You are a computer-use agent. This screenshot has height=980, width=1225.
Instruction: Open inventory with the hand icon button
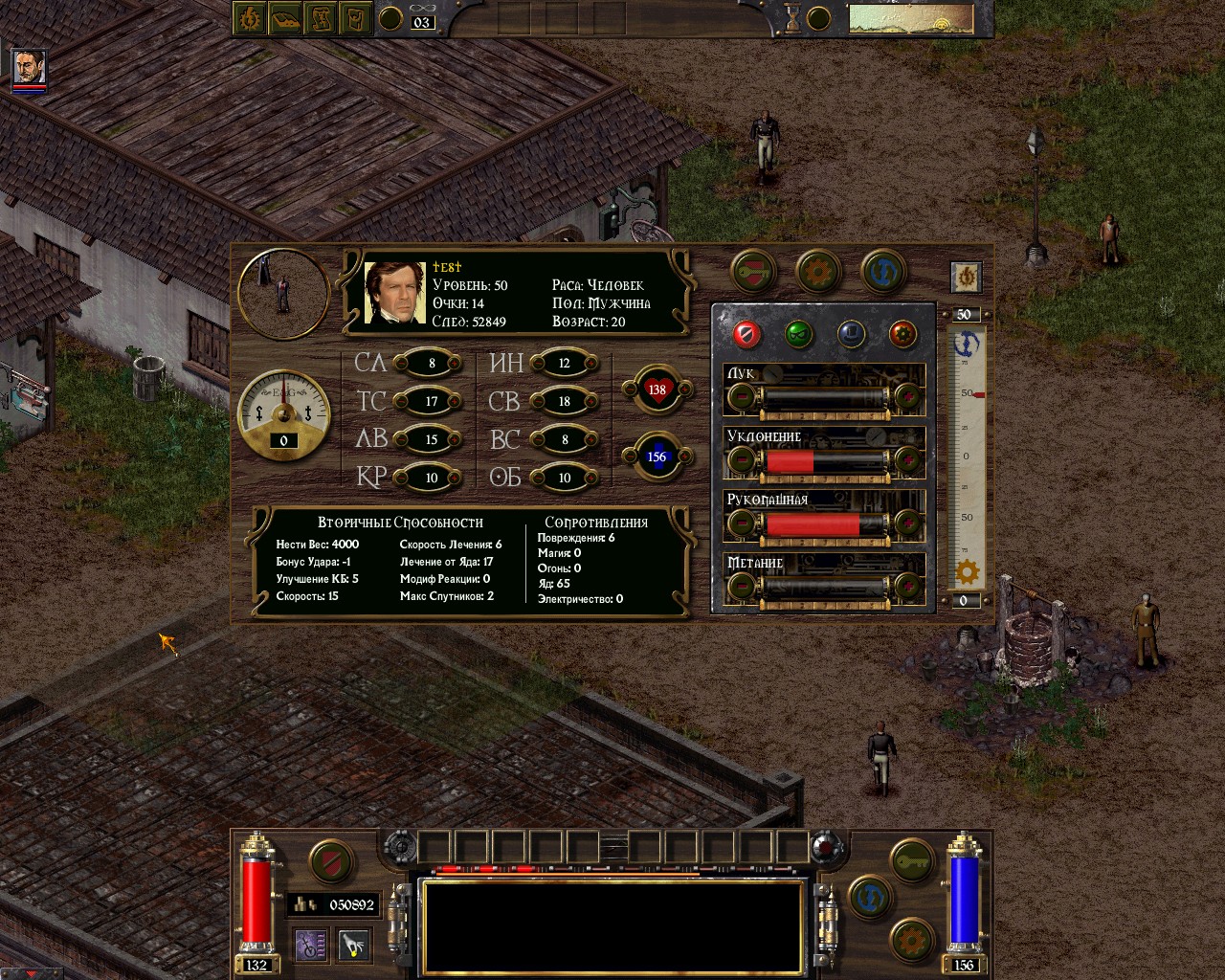click(354, 946)
